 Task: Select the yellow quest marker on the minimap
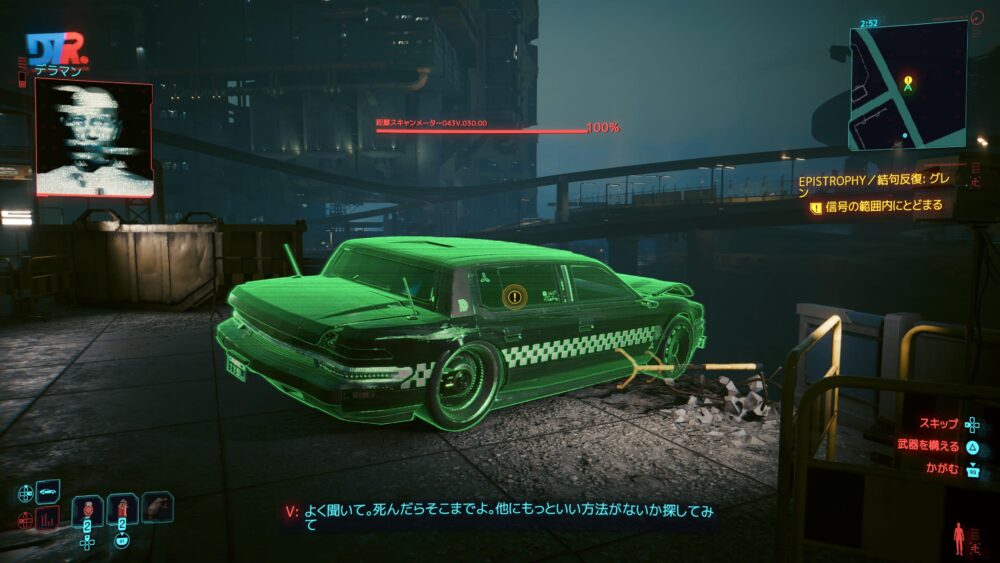click(908, 82)
